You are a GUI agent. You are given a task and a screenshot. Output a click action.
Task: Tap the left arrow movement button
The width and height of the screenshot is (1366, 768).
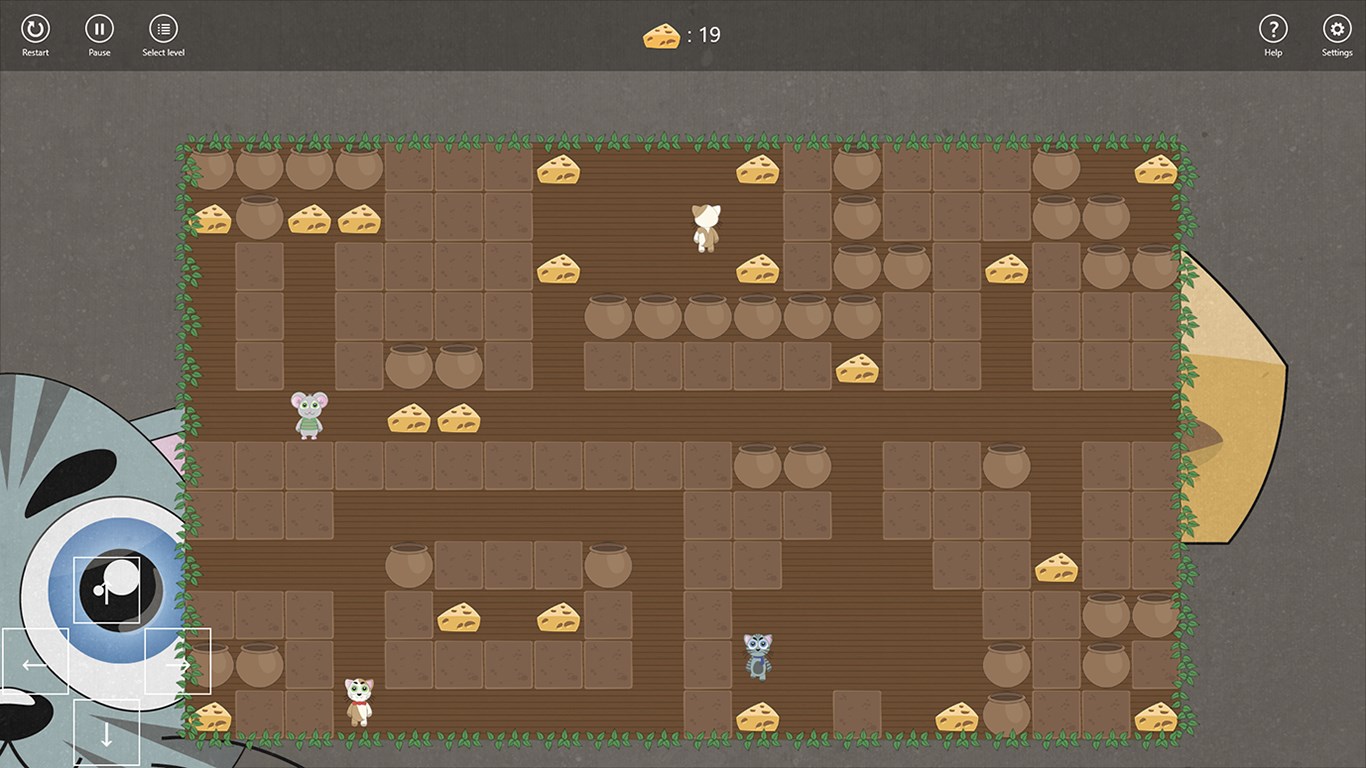(x=35, y=661)
